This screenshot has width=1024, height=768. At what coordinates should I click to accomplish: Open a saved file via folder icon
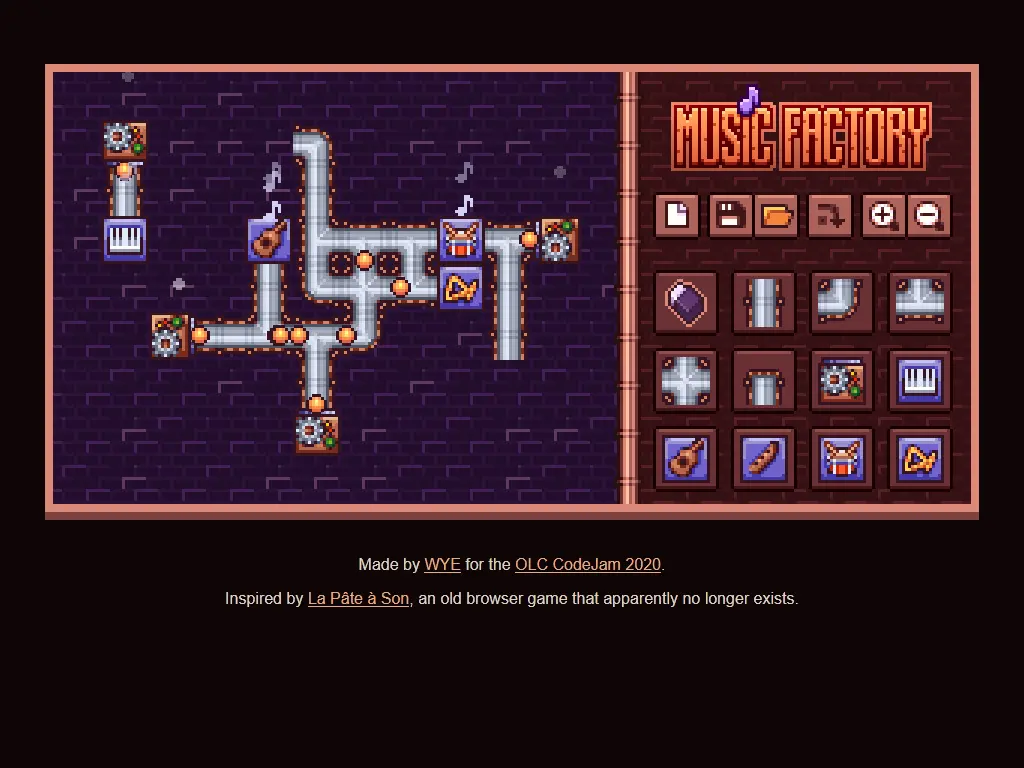tap(776, 215)
